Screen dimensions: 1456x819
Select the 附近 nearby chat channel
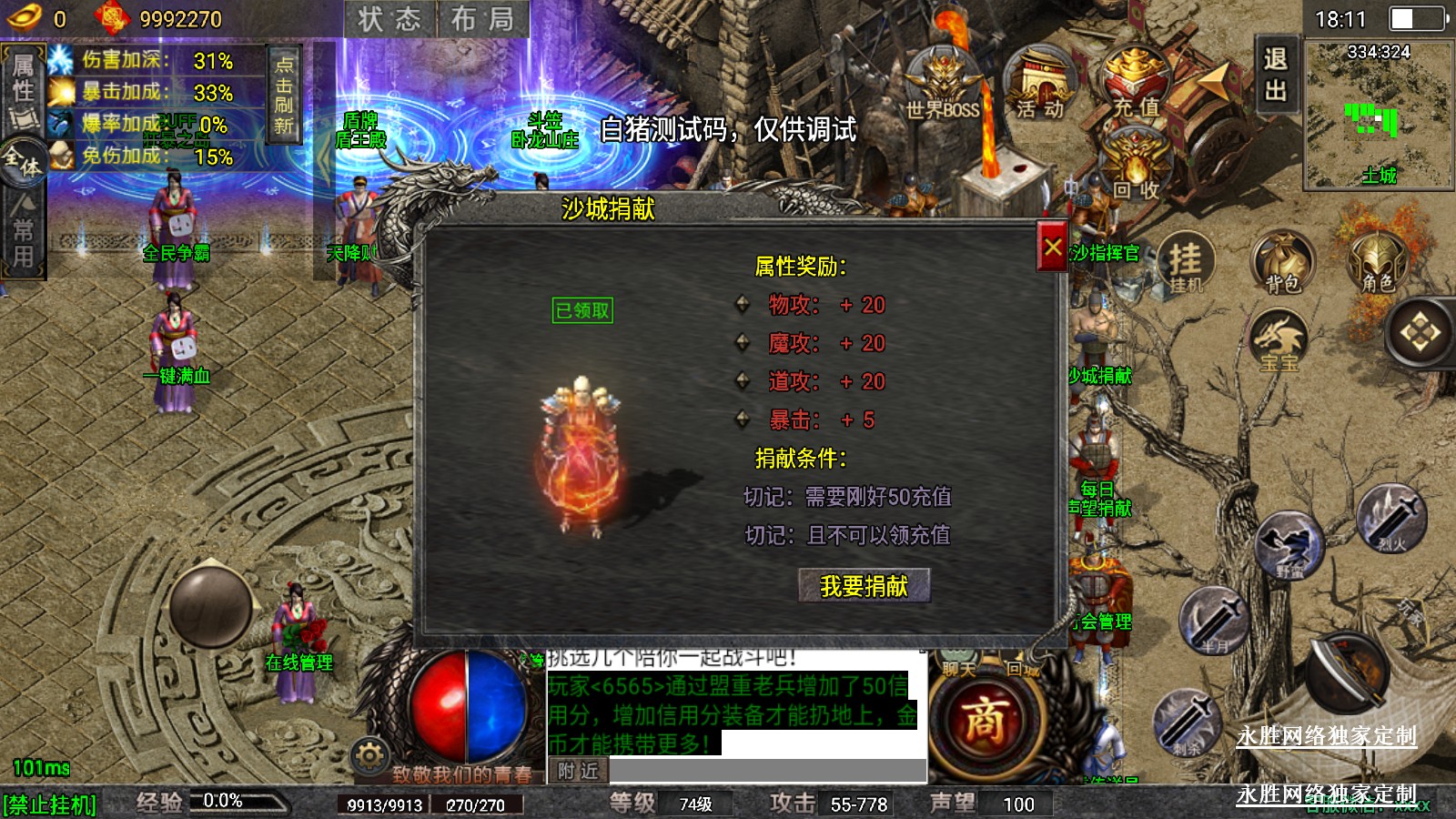[578, 772]
